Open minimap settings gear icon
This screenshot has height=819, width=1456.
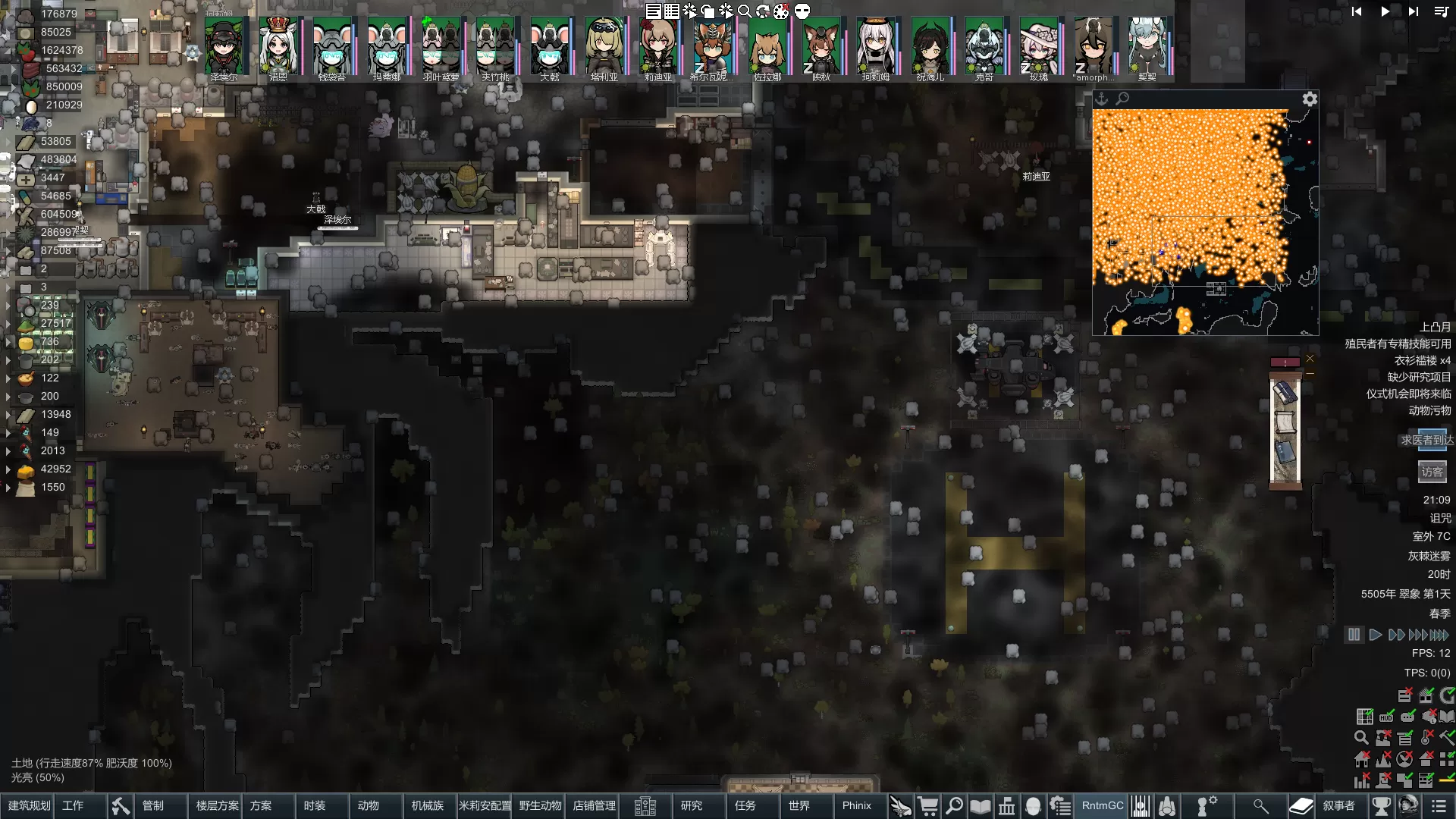1310,99
